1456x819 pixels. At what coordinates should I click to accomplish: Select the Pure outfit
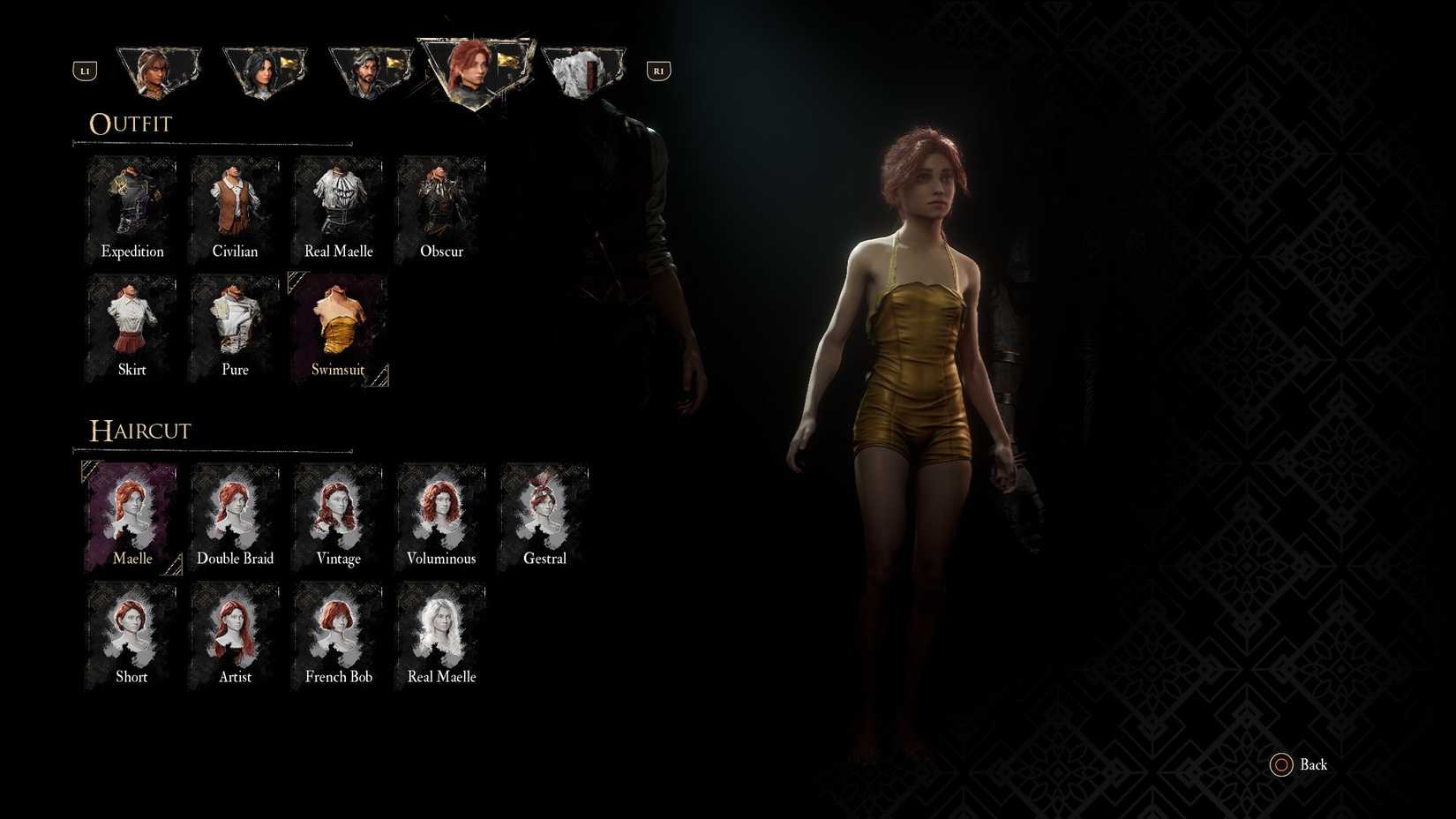pyautogui.click(x=235, y=325)
